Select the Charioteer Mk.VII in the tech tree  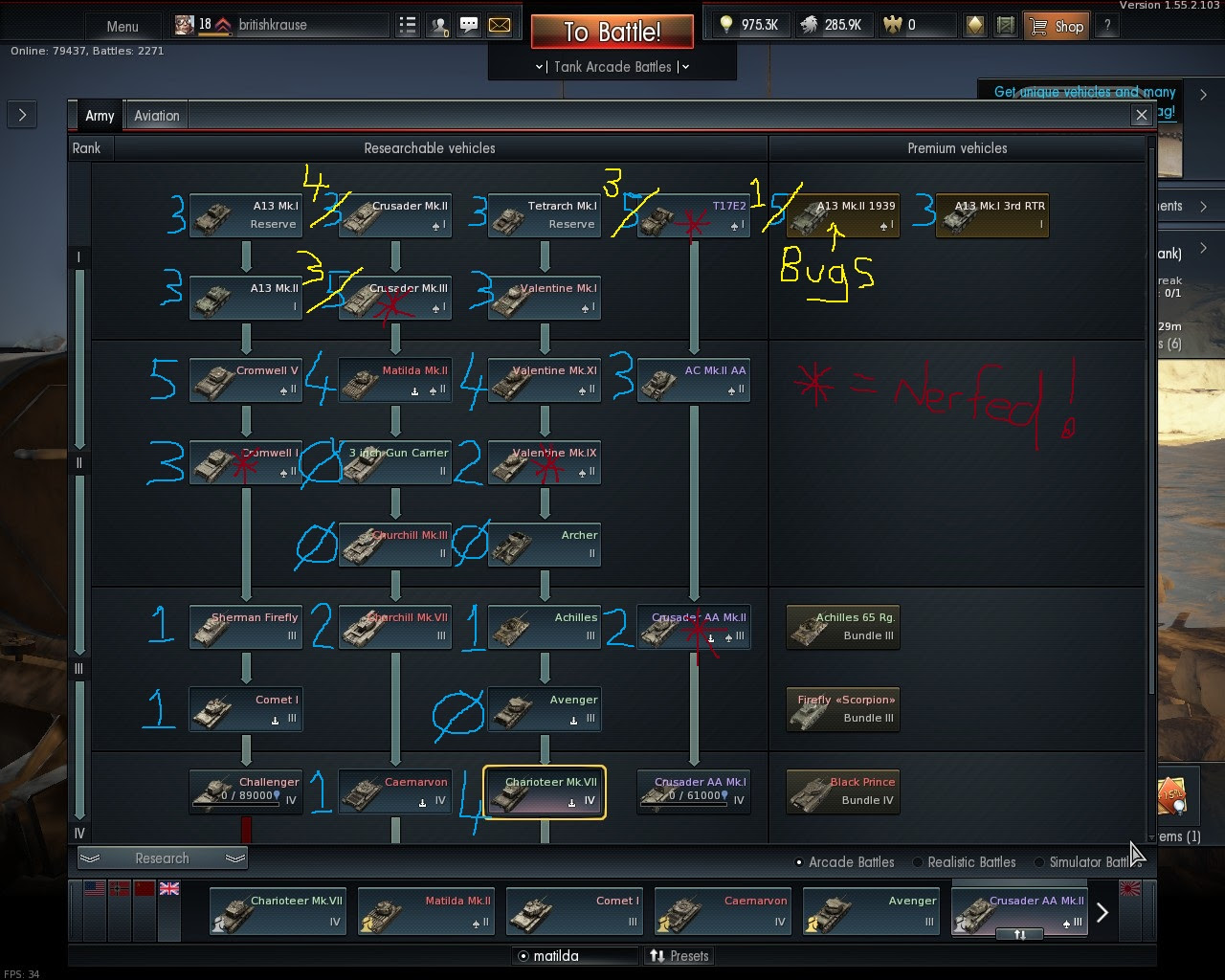(x=545, y=791)
